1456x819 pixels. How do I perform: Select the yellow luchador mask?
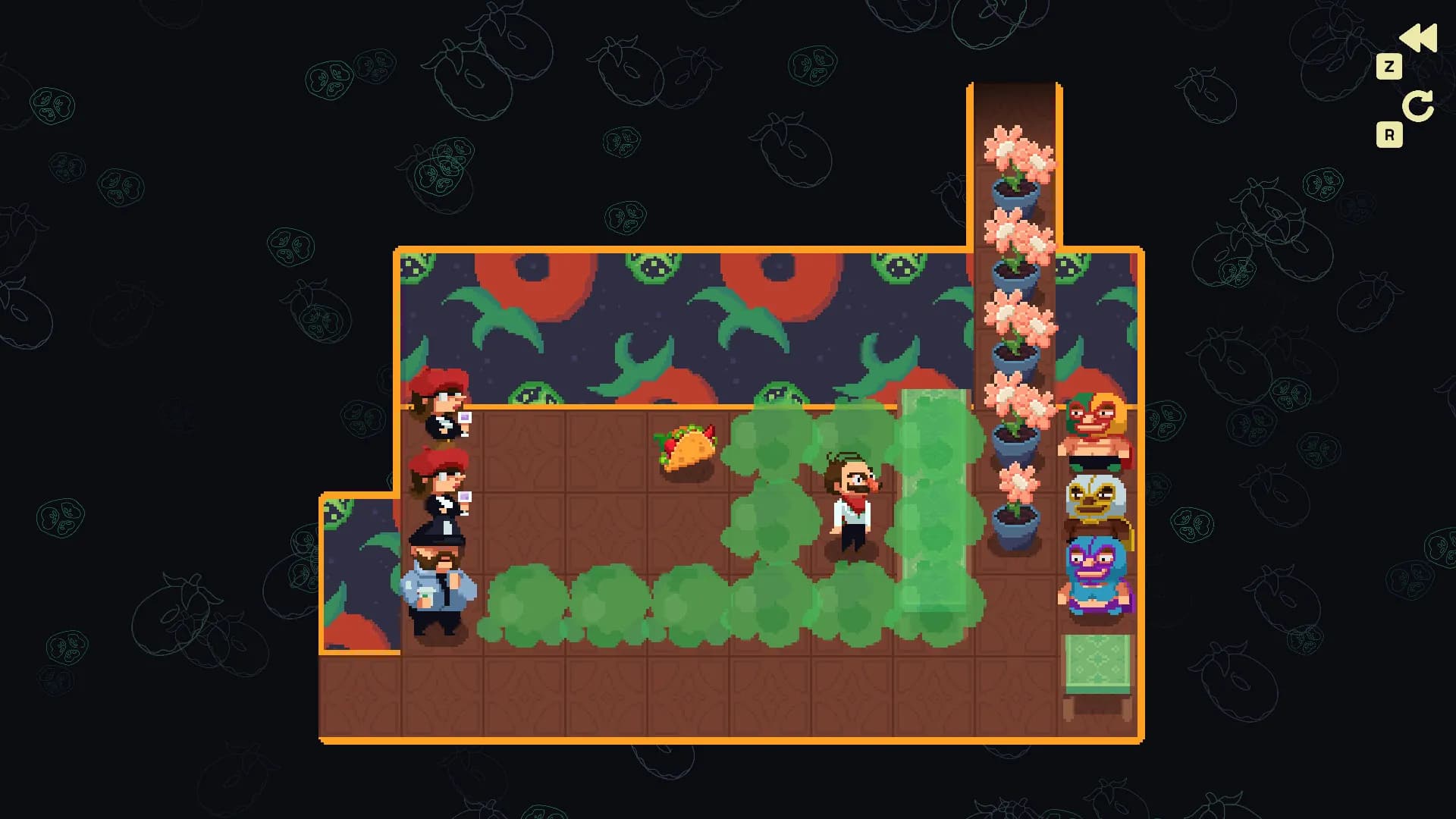click(x=1094, y=497)
